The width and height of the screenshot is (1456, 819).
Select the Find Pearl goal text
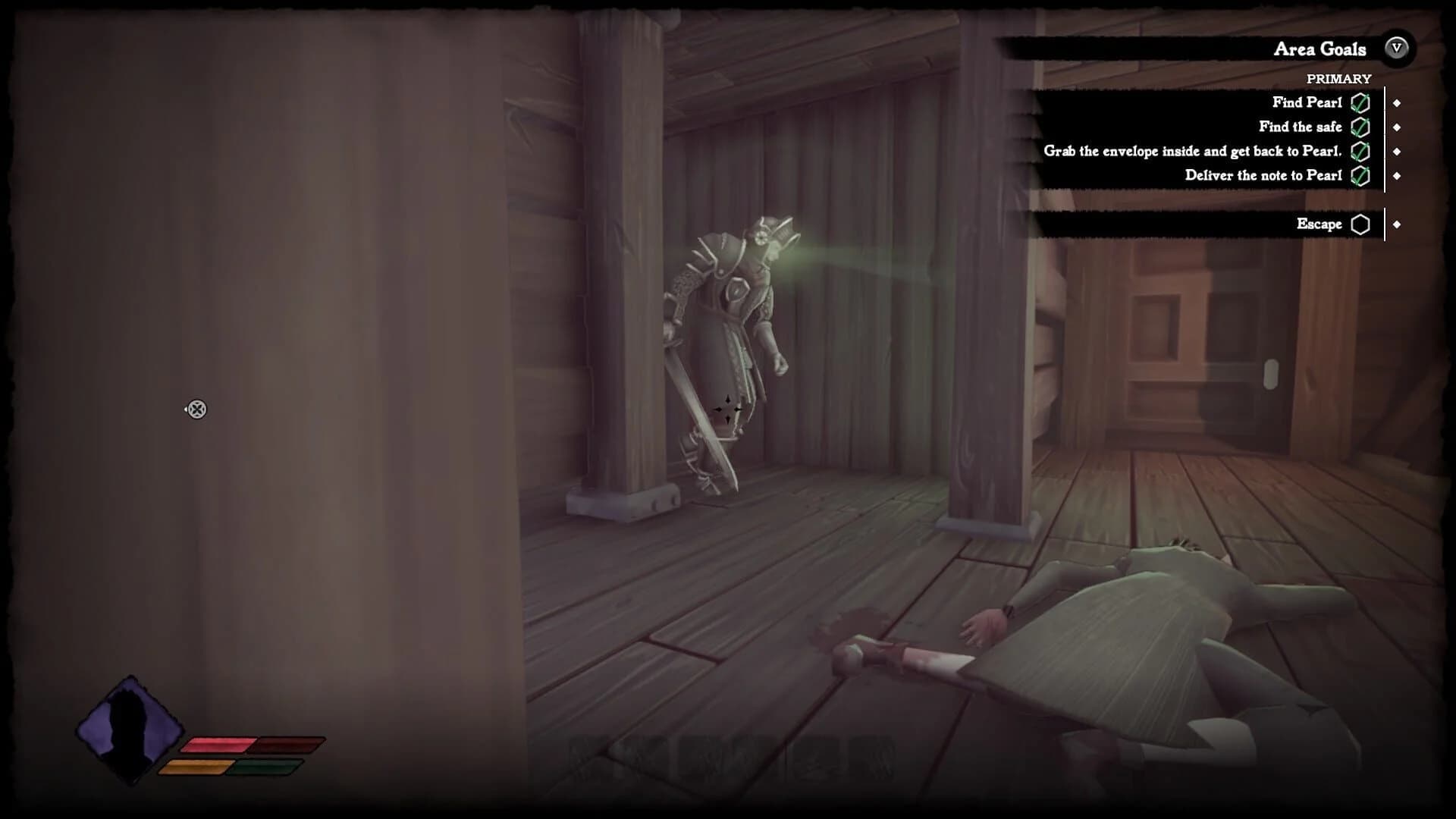(x=1308, y=102)
